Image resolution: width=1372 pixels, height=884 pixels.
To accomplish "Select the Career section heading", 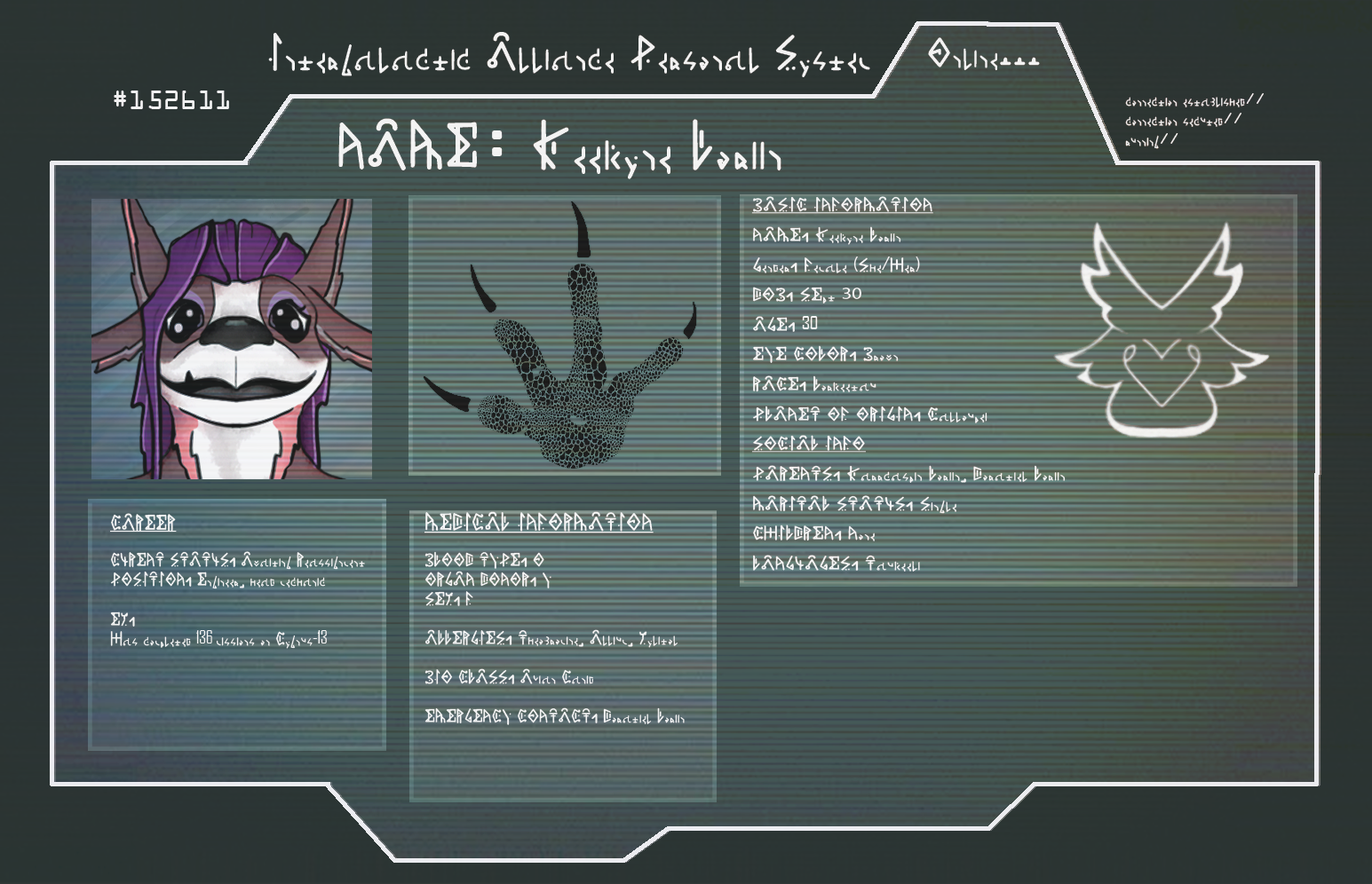I will [x=143, y=524].
